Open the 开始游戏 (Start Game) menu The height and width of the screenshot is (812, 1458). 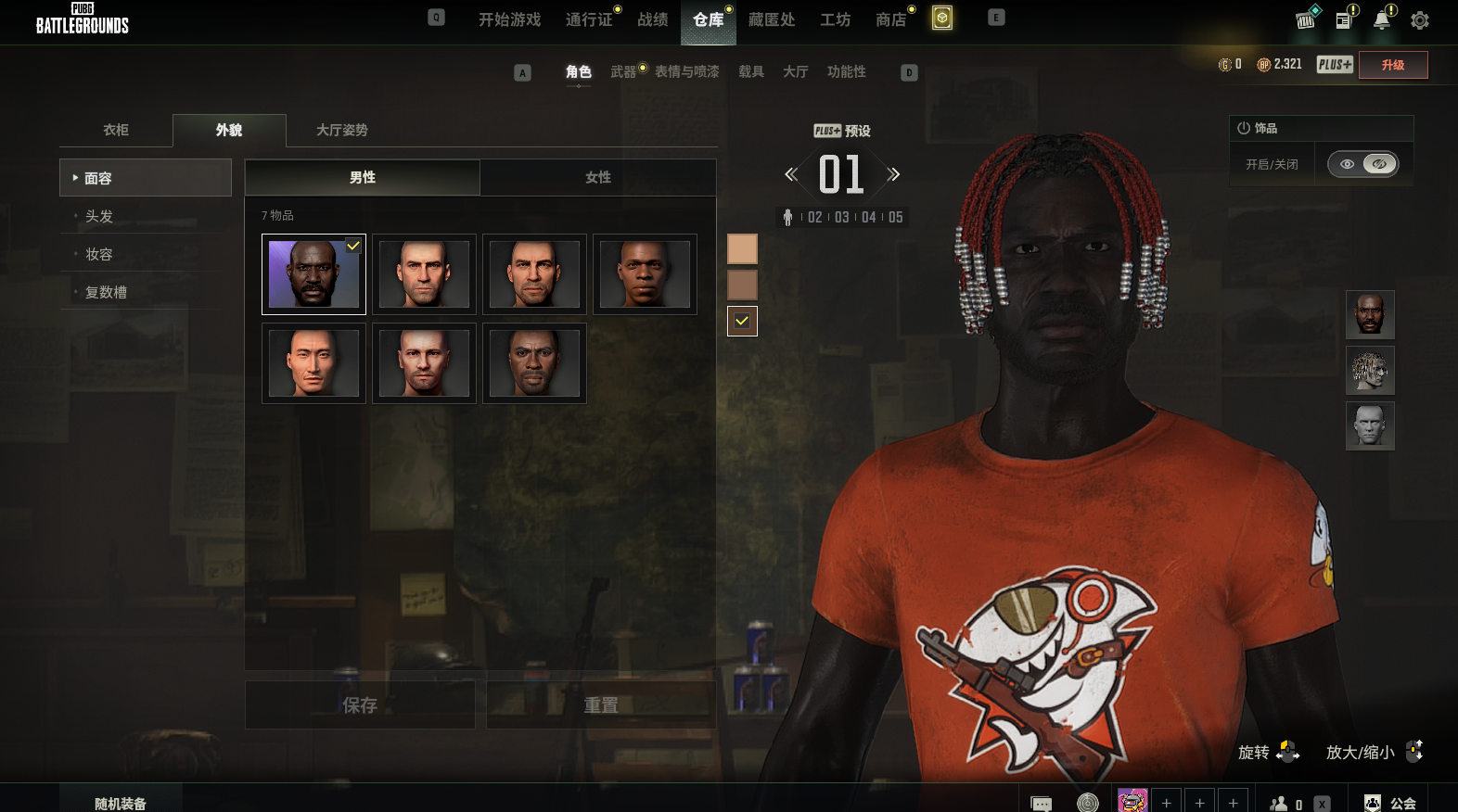(x=509, y=19)
